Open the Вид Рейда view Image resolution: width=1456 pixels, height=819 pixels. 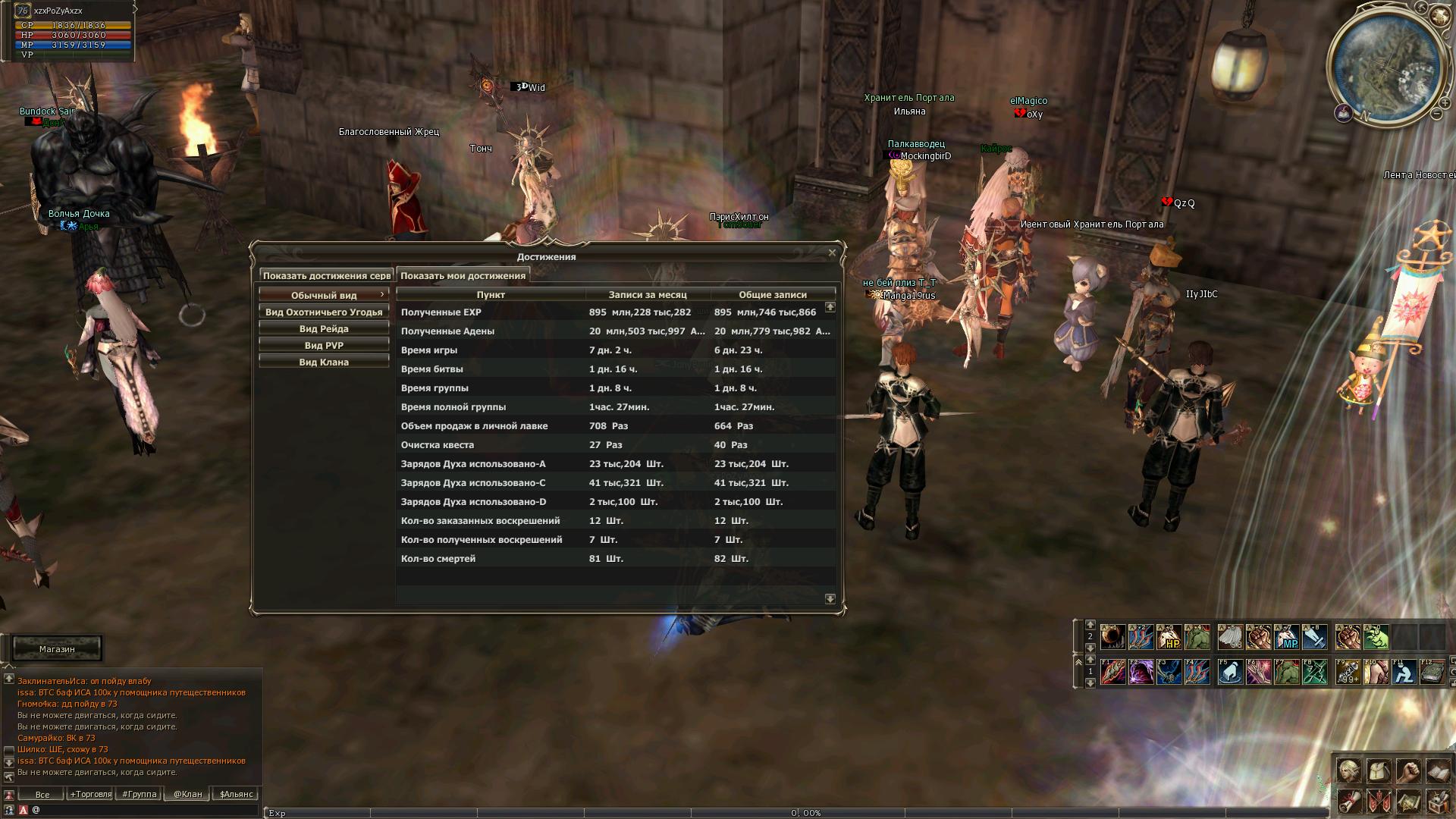pos(324,329)
